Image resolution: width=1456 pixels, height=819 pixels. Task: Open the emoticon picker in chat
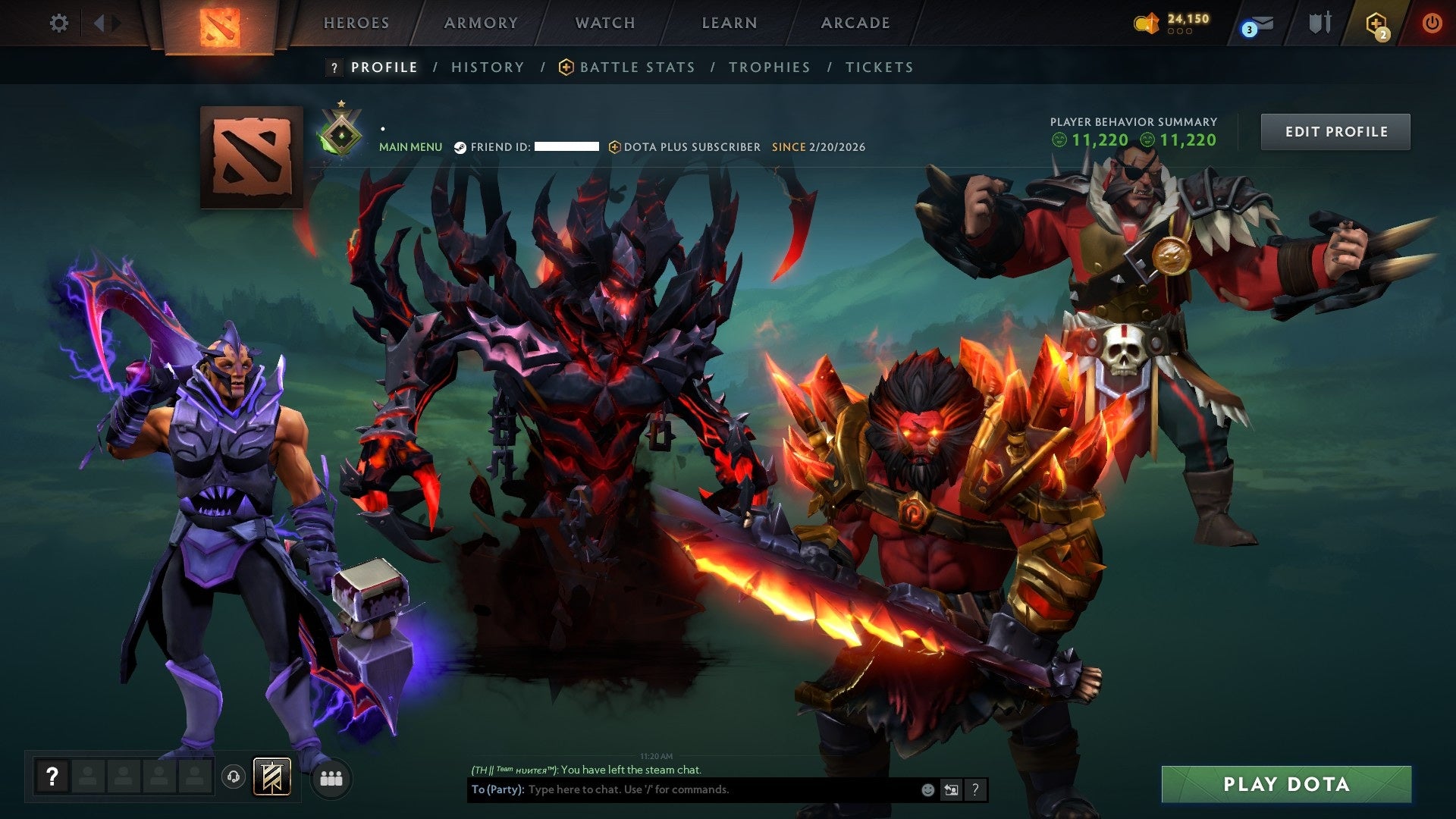(x=927, y=789)
